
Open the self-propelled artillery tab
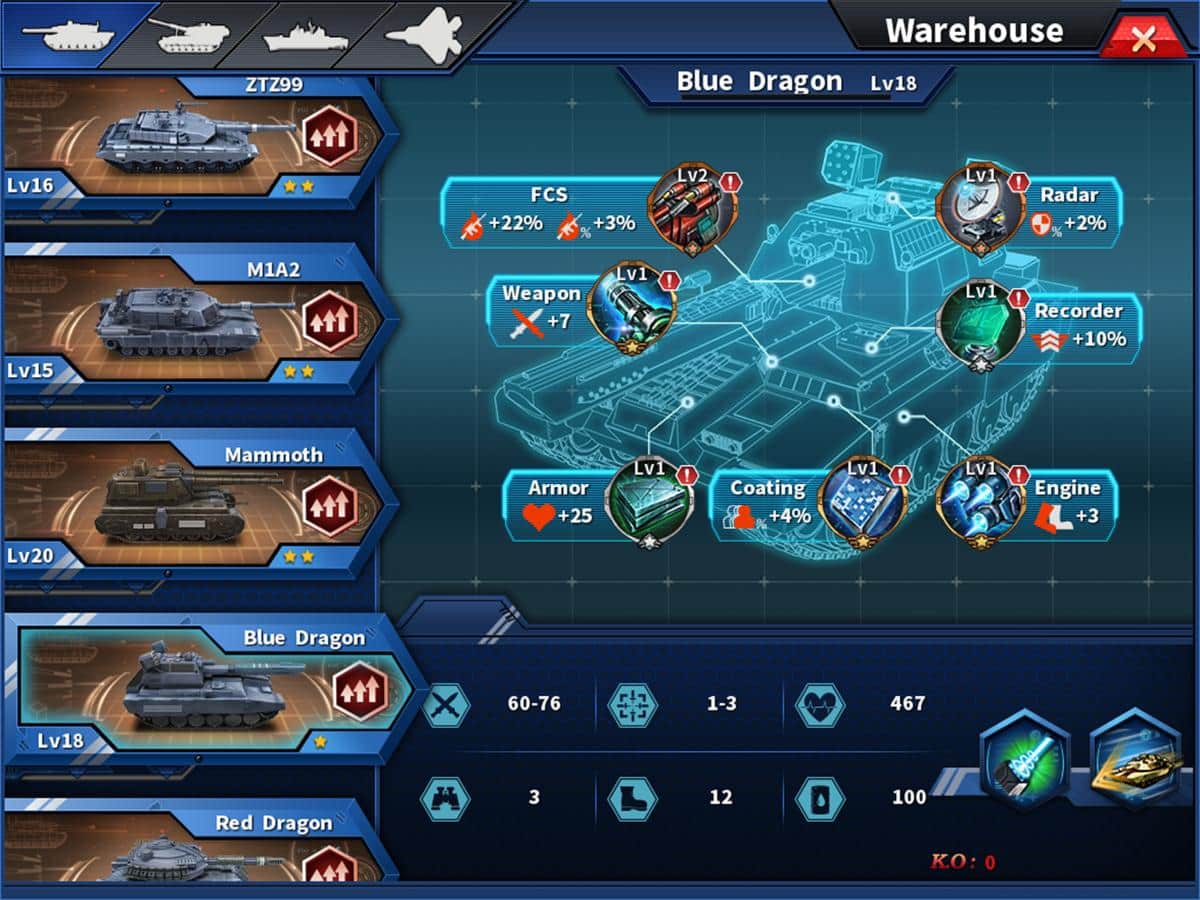point(191,34)
